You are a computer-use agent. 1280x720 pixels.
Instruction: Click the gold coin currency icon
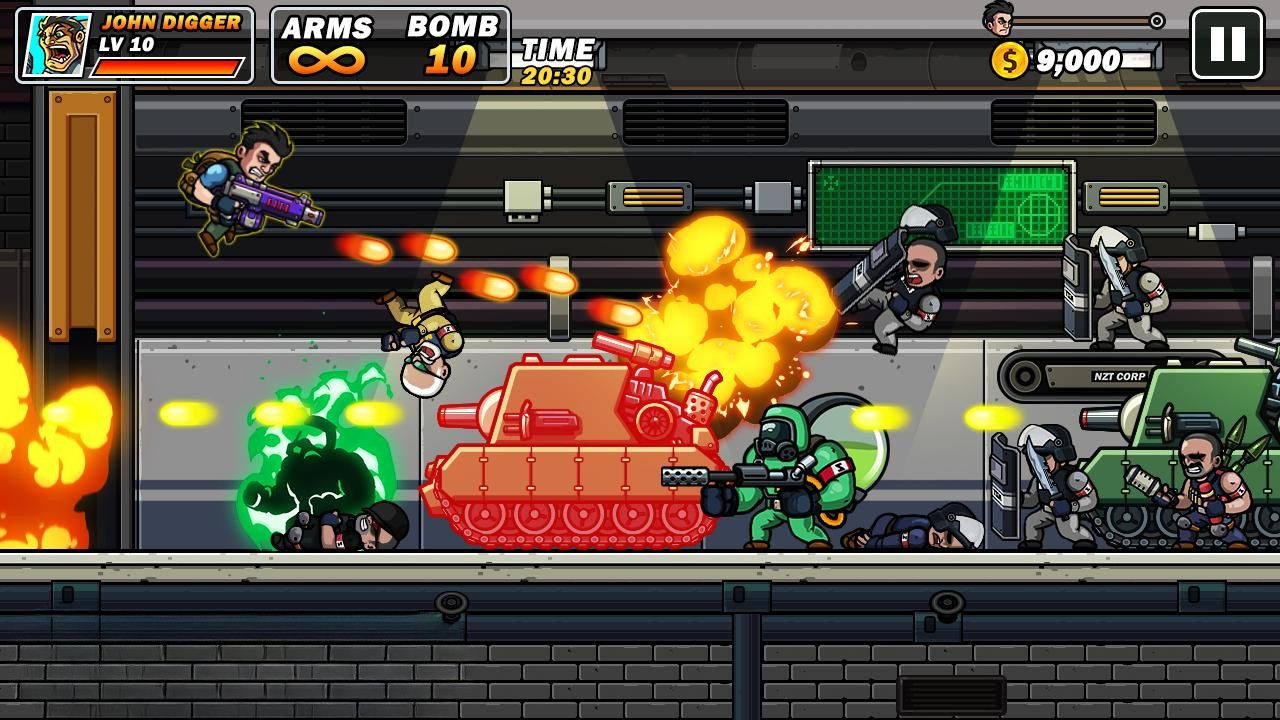tap(1006, 60)
